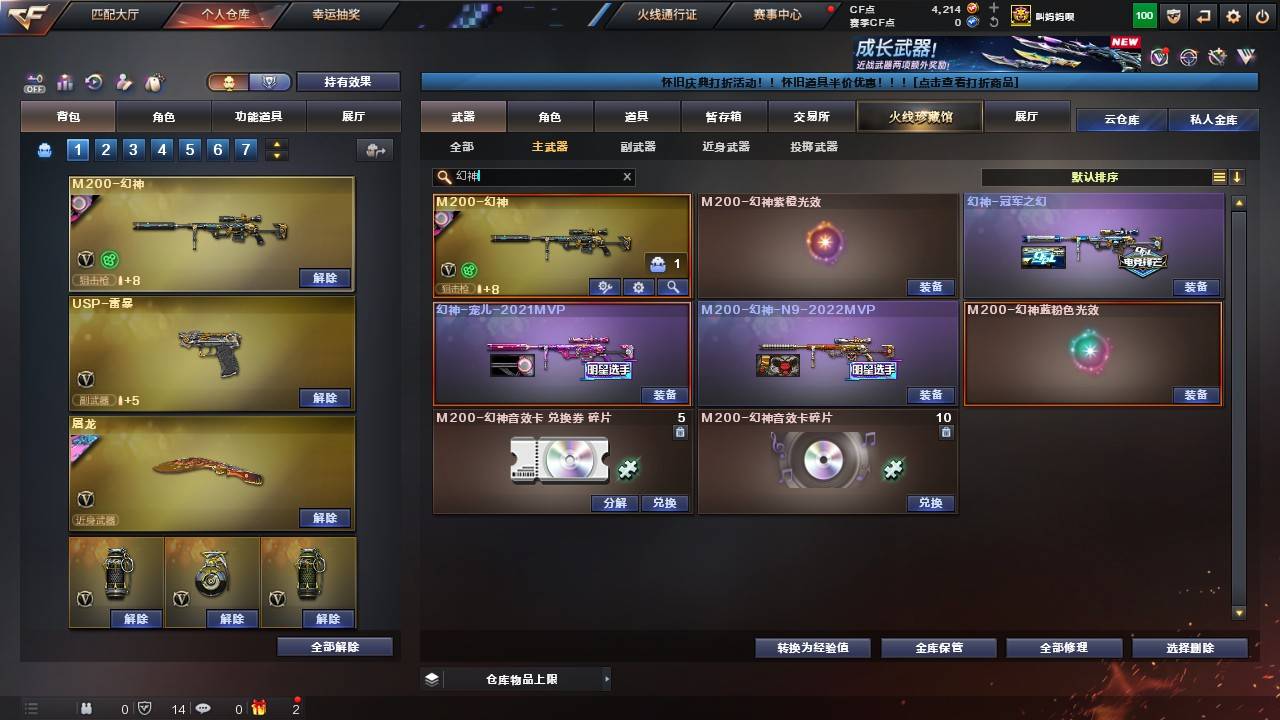Open the magnifier preview icon on M200-幻神 card
This screenshot has height=720, width=1280.
pyautogui.click(x=672, y=287)
